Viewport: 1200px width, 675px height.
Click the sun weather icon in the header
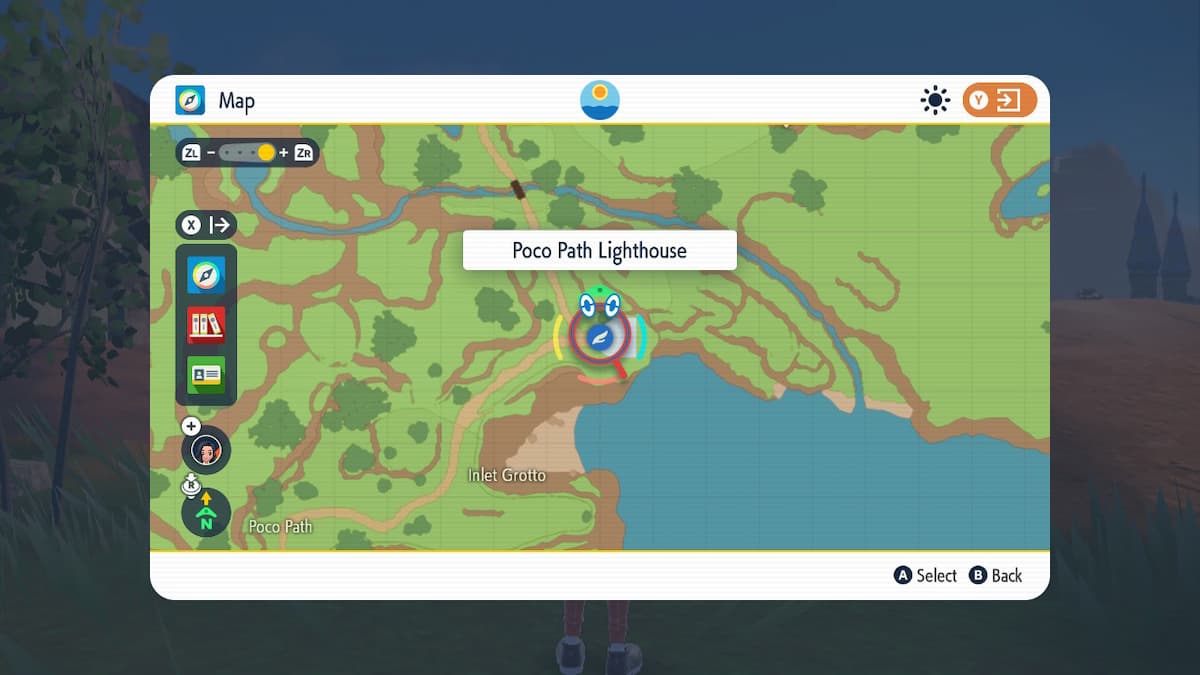point(935,100)
